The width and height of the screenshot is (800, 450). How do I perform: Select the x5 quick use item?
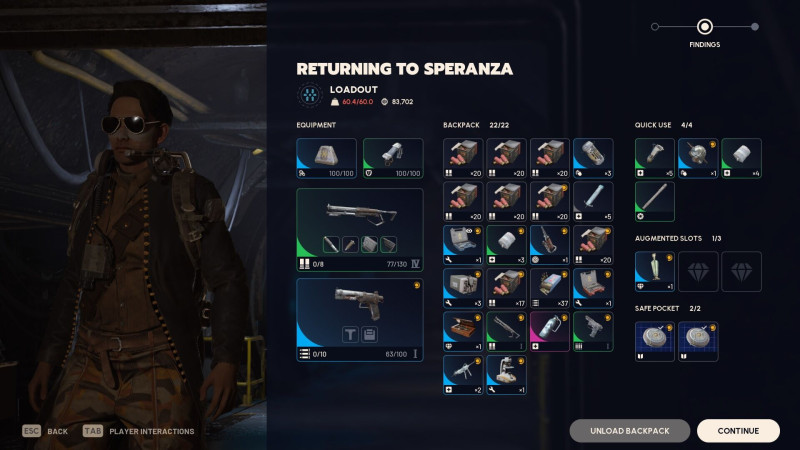pyautogui.click(x=655, y=158)
